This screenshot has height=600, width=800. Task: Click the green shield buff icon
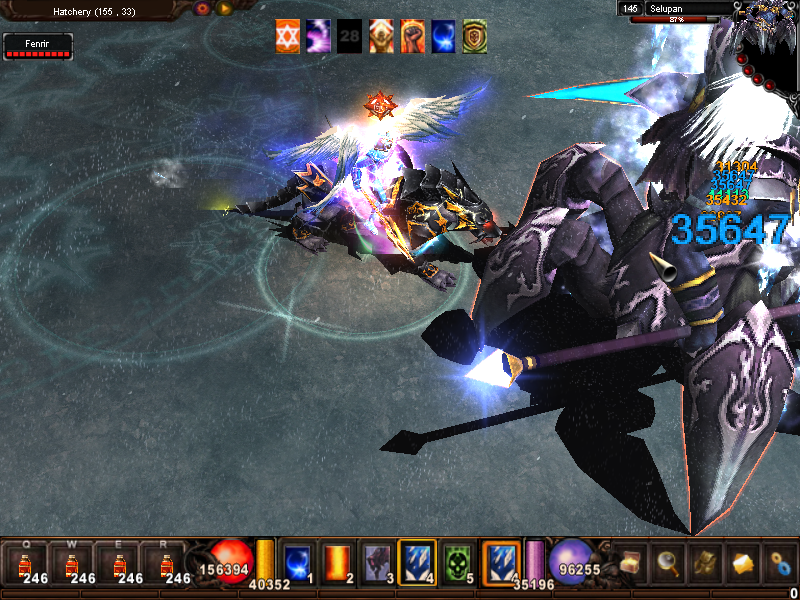(x=475, y=36)
